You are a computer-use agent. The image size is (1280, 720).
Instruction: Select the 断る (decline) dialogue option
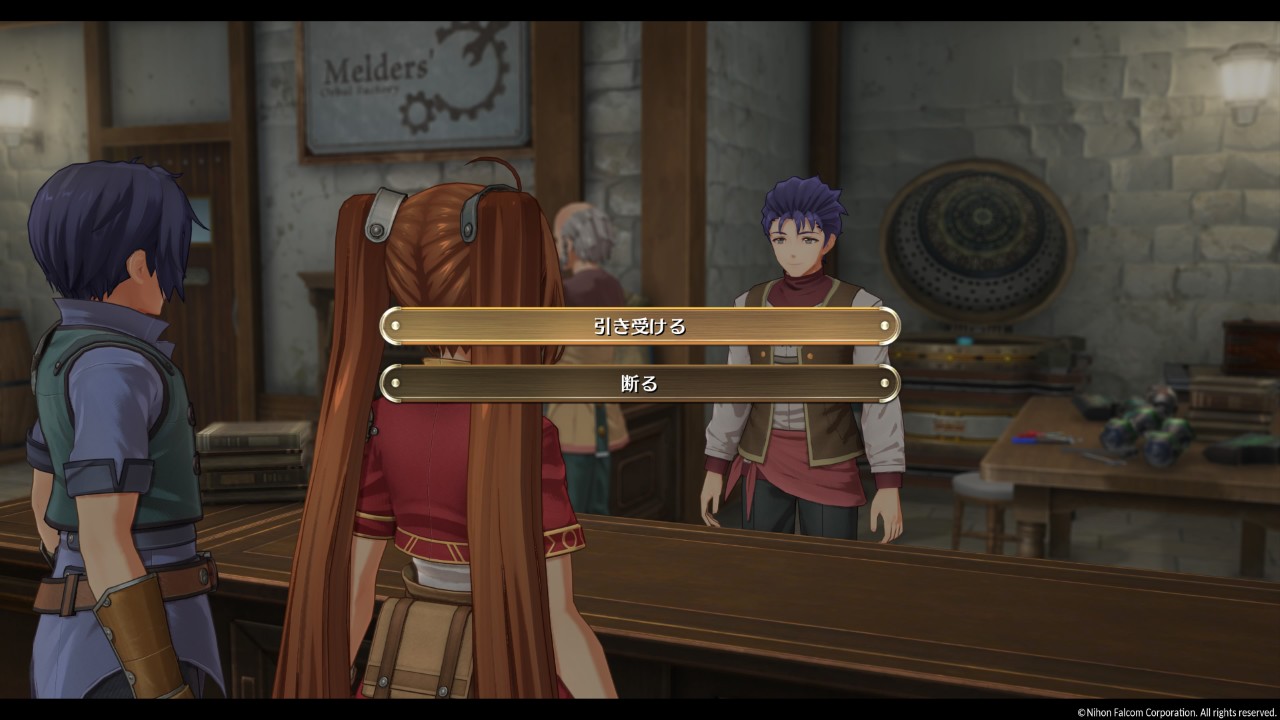(640, 383)
